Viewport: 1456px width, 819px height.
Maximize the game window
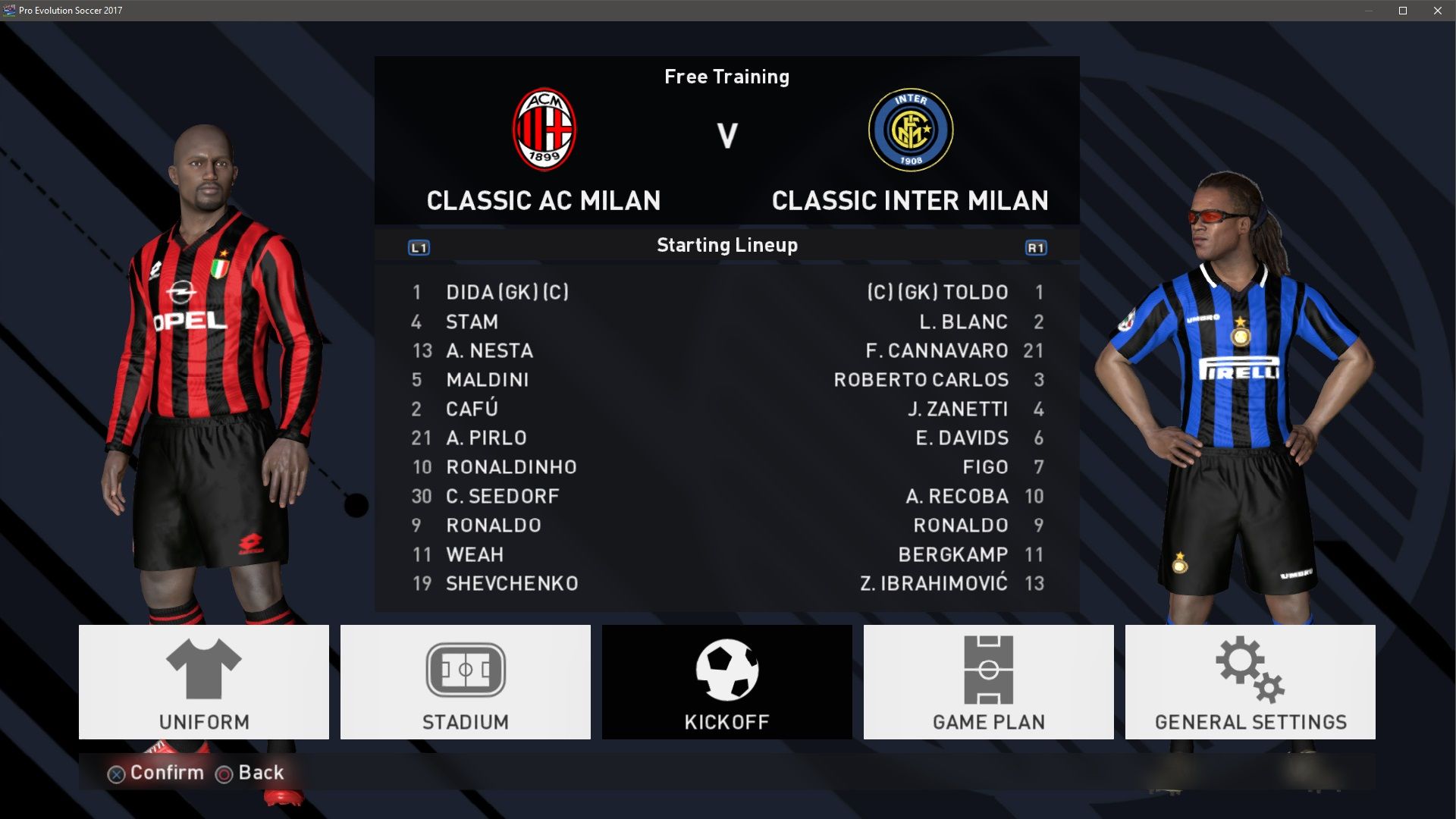(x=1403, y=11)
